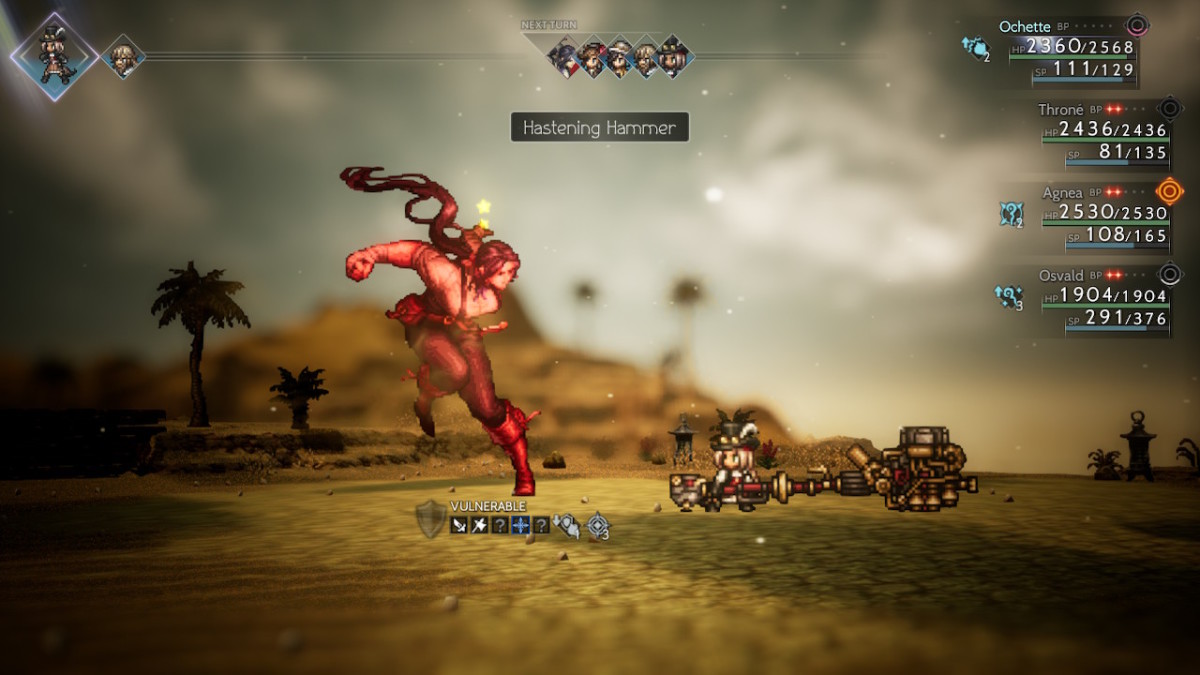Viewport: 1200px width, 675px height.
Task: Select Throné's party status panel
Action: coord(1100,129)
